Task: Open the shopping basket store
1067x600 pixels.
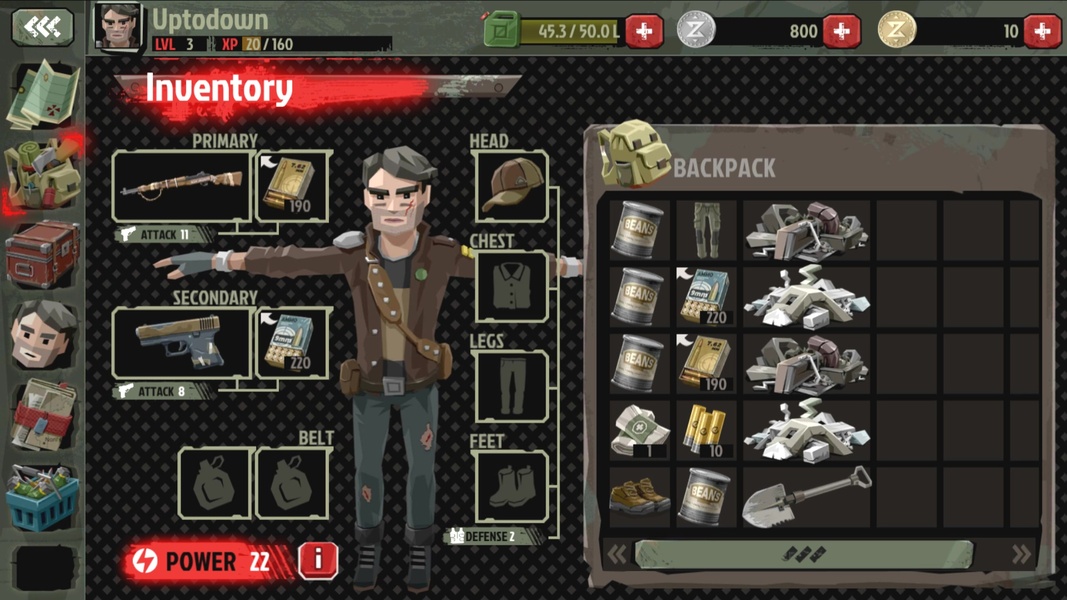Action: click(x=43, y=499)
